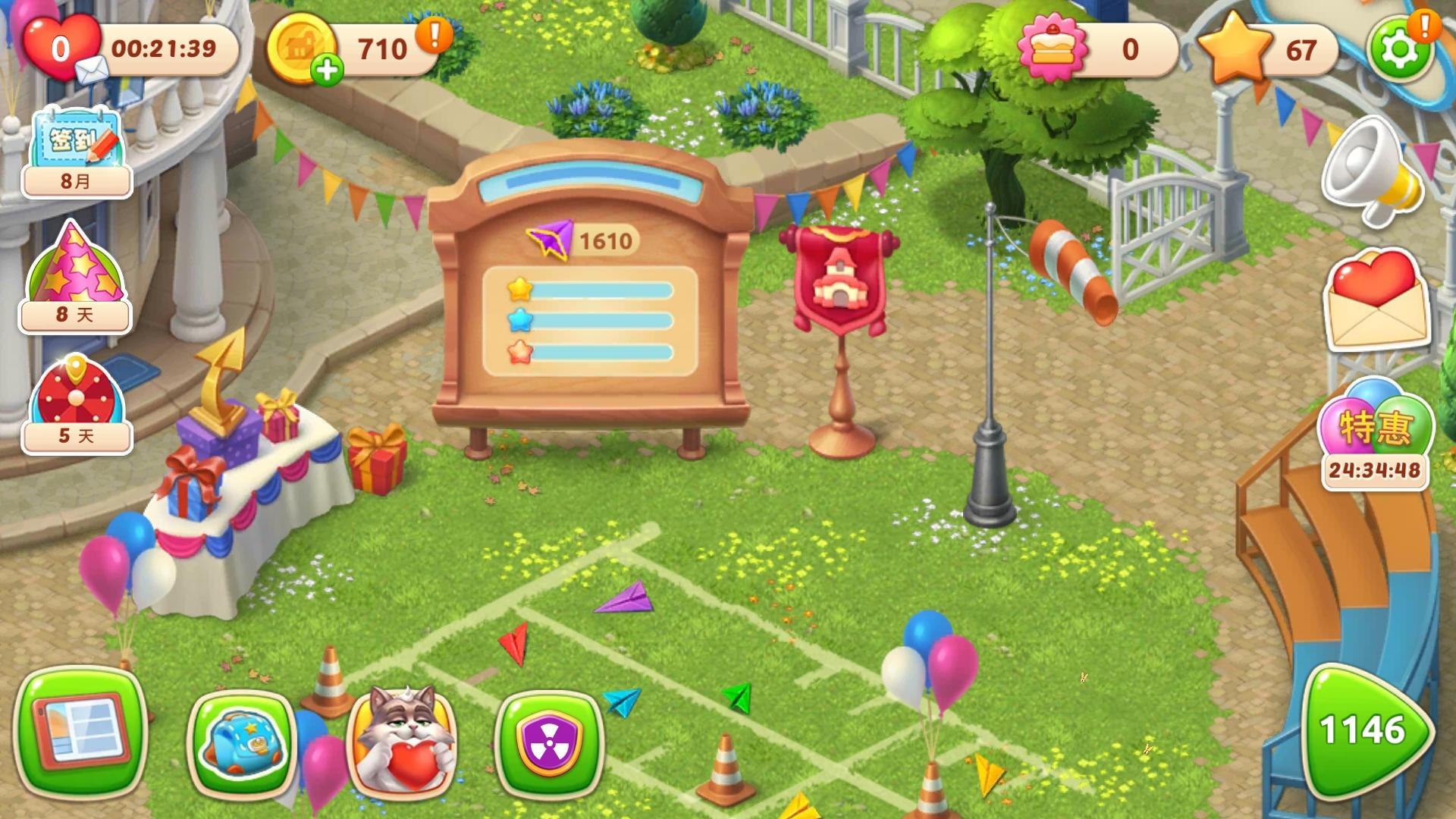Tap the paper plane count 1610 on the board
Screen dimensions: 1456x819
(603, 239)
